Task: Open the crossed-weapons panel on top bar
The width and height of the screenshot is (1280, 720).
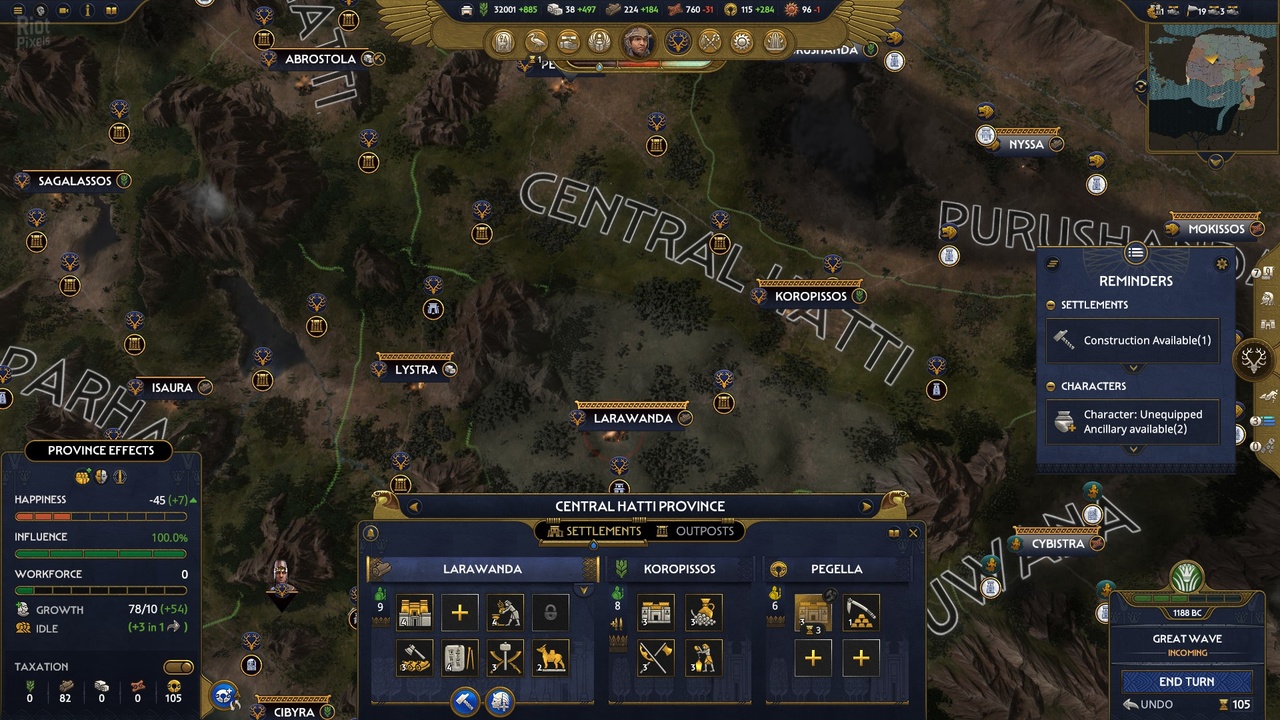Action: click(710, 42)
